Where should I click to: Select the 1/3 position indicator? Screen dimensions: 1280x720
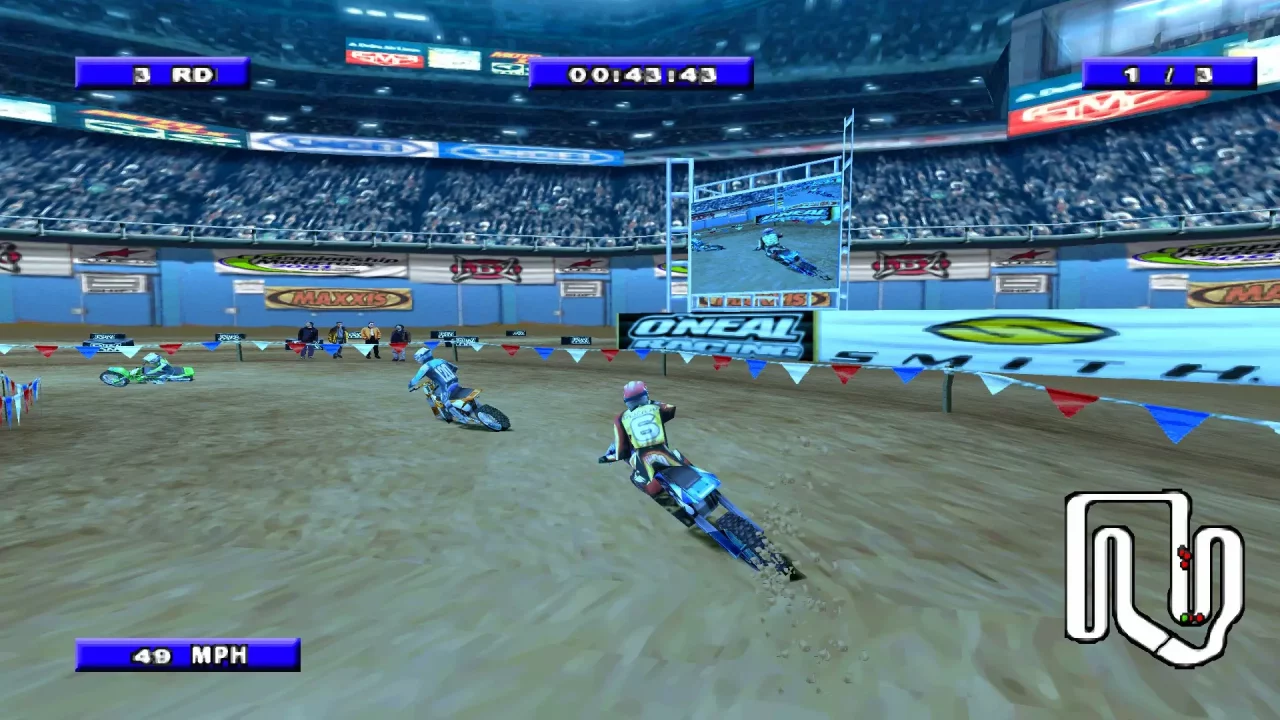[x=1170, y=73]
